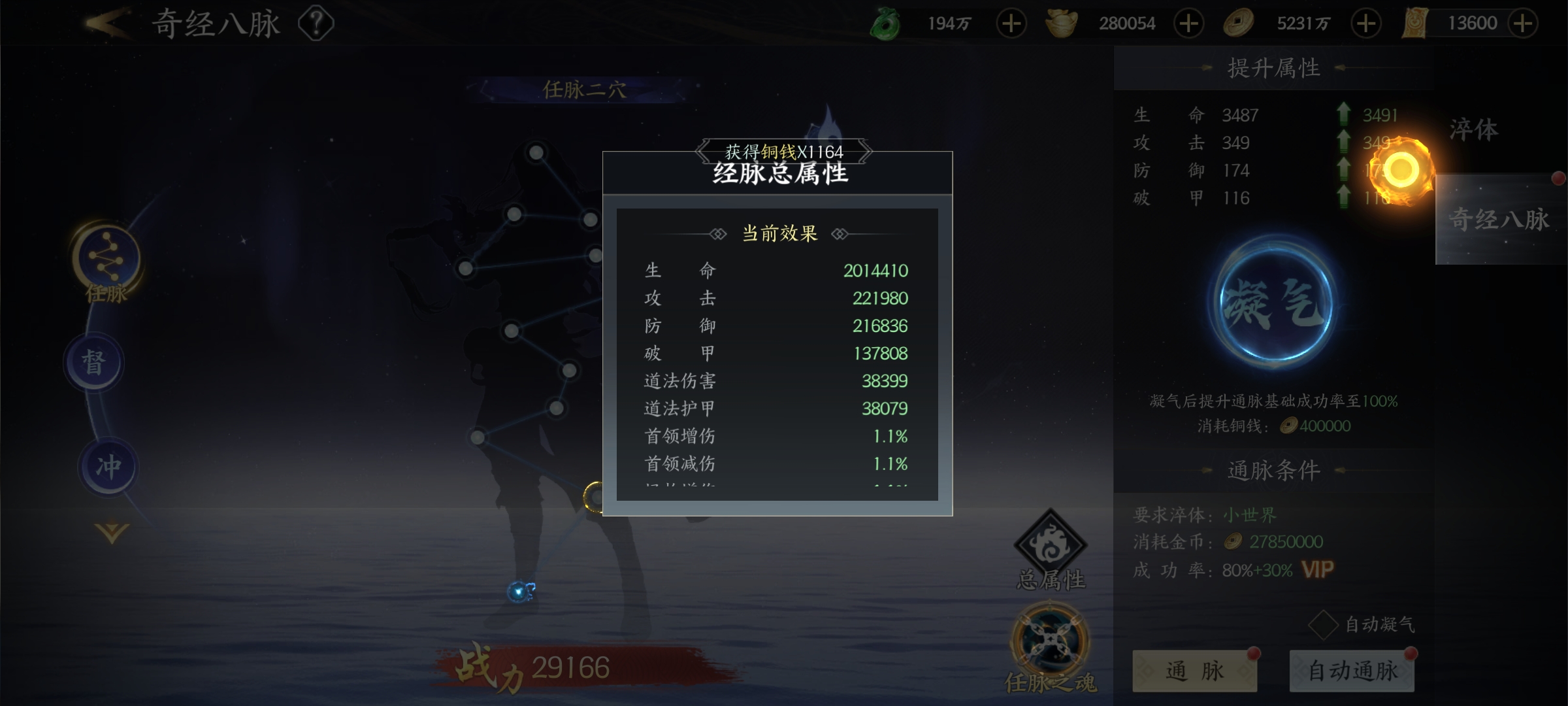This screenshot has height=706, width=1568.
Task: Click the 通脉 button
Action: tap(1194, 671)
